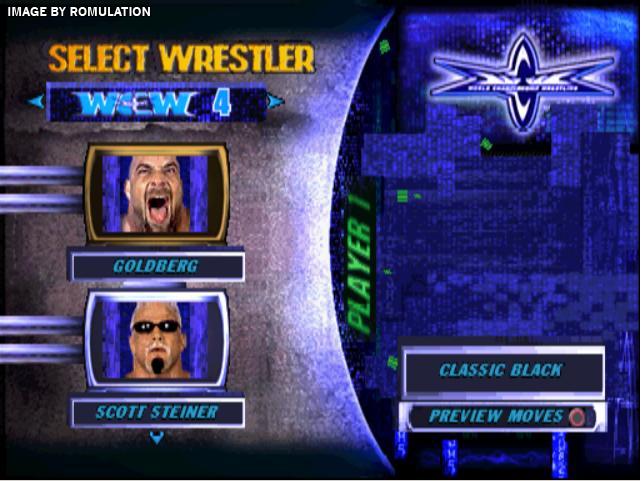Select Goldberg's portrait
642x481 pixels.
point(156,194)
